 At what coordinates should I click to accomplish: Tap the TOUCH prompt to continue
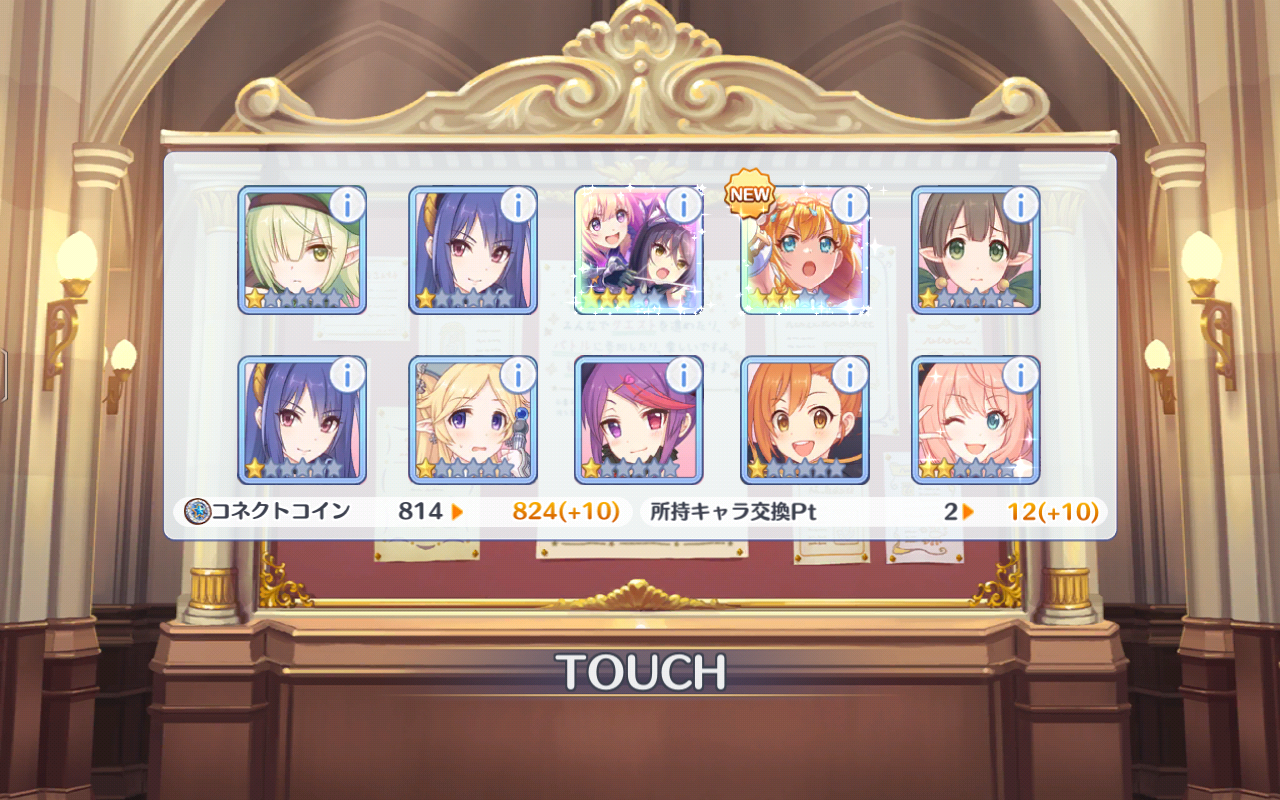(640, 672)
